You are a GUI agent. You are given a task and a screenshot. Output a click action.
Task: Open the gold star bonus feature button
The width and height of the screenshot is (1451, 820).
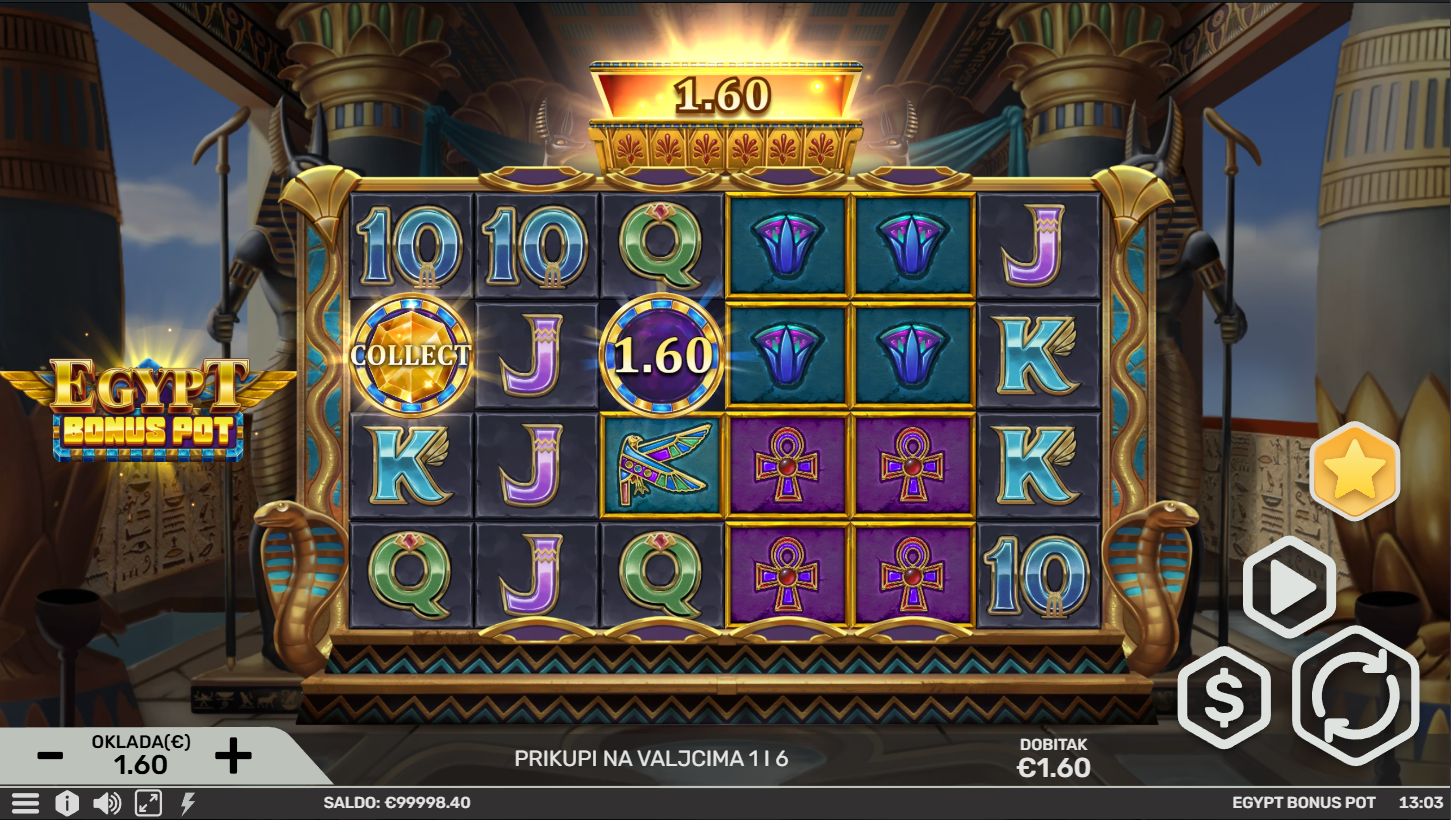click(x=1354, y=470)
